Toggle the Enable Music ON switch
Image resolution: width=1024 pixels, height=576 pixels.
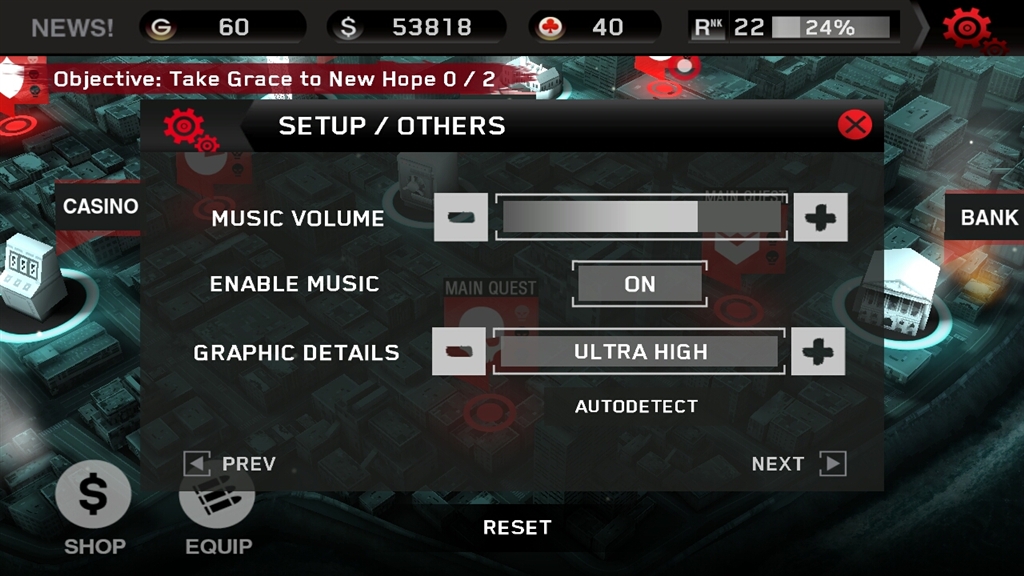[x=640, y=284]
